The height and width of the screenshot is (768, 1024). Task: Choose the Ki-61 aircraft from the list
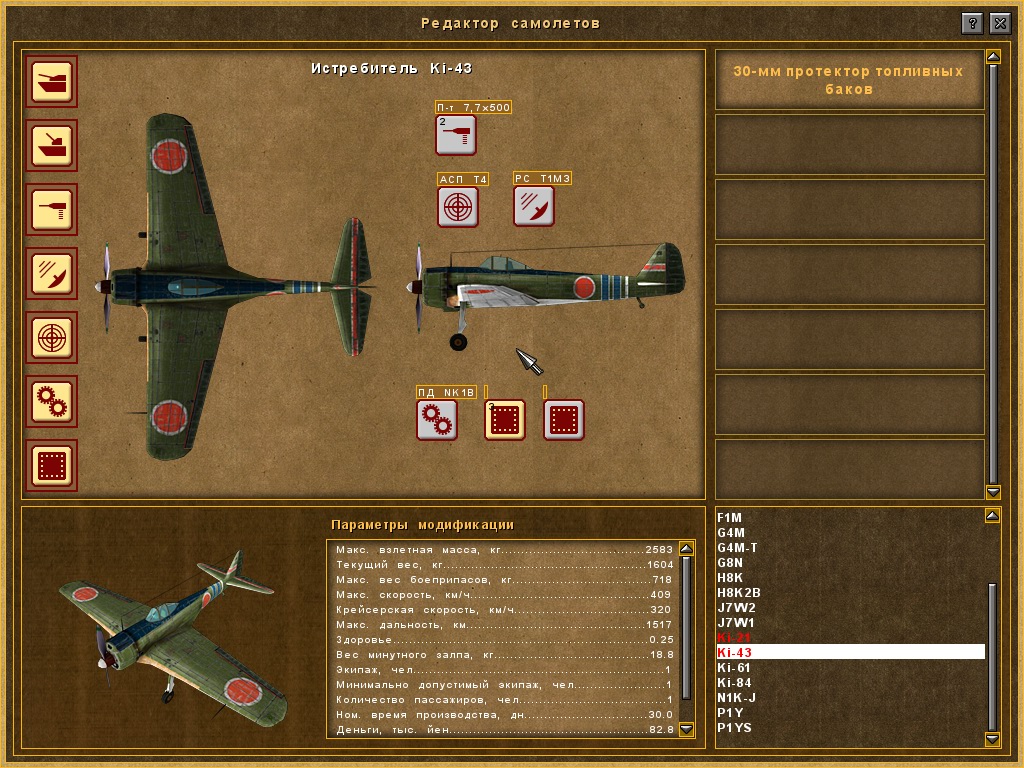click(734, 668)
